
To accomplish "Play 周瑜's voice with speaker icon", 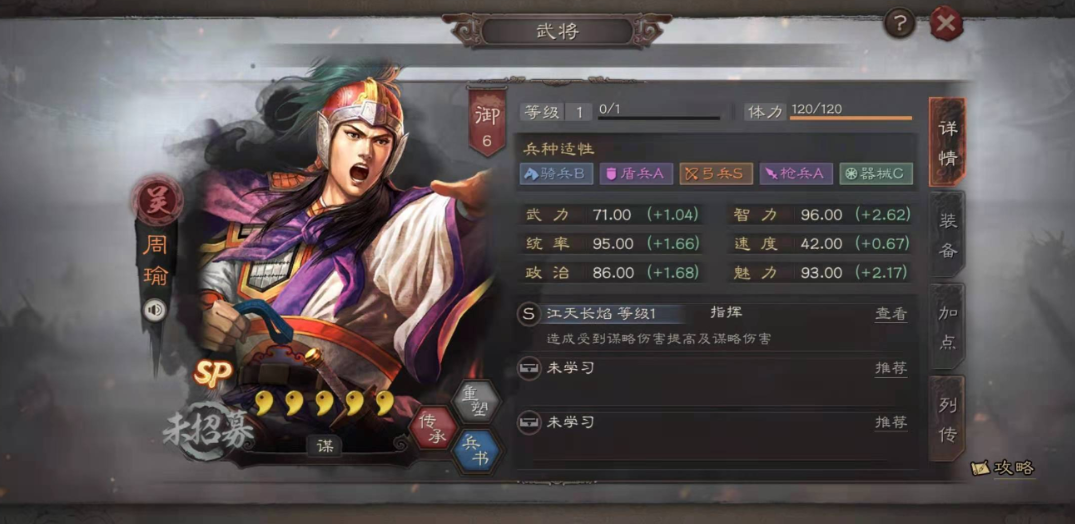I will 153,310.
